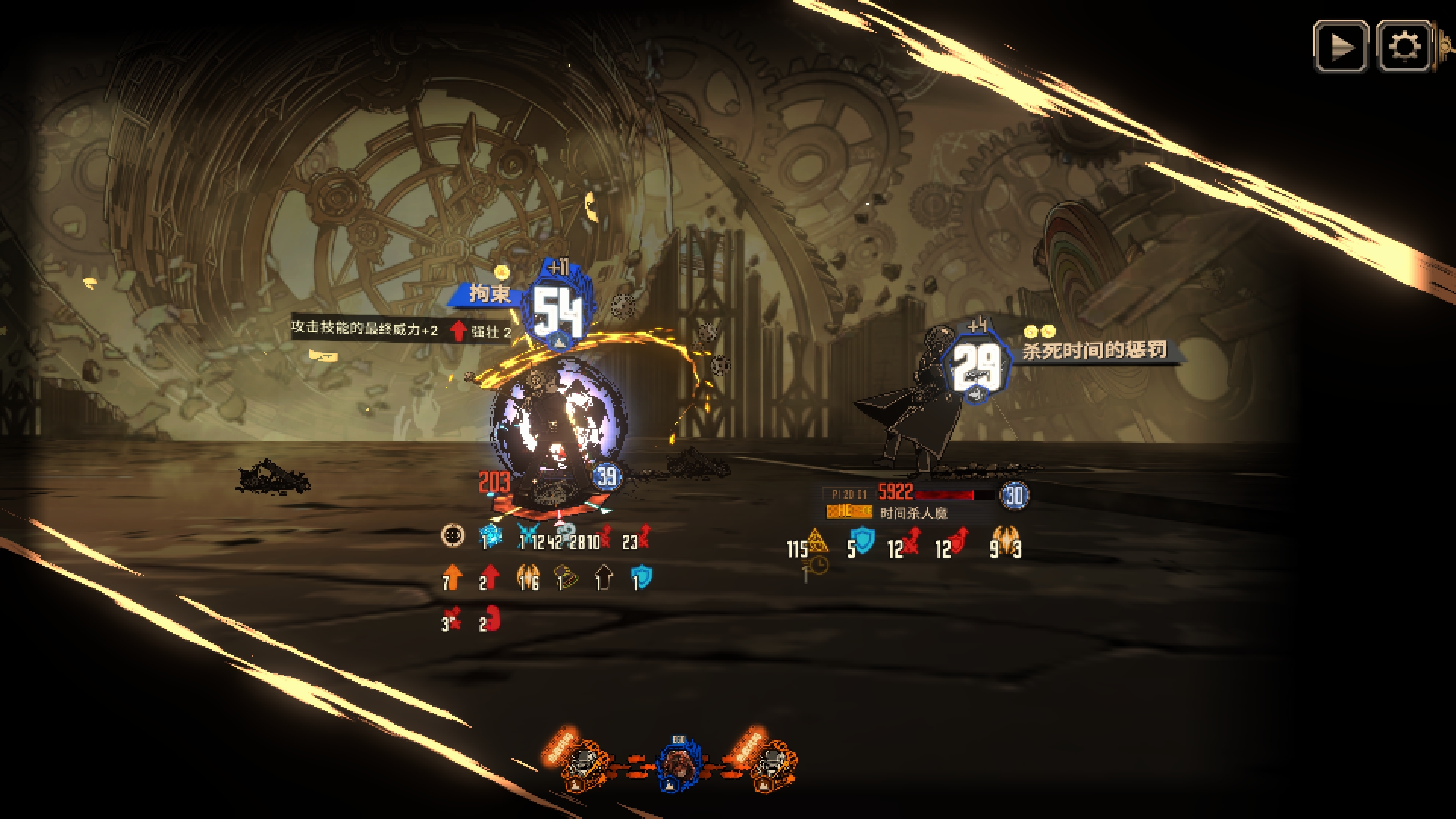Screen dimensions: 1456x819
Task: Open the gear settings menu
Action: [x=1404, y=47]
